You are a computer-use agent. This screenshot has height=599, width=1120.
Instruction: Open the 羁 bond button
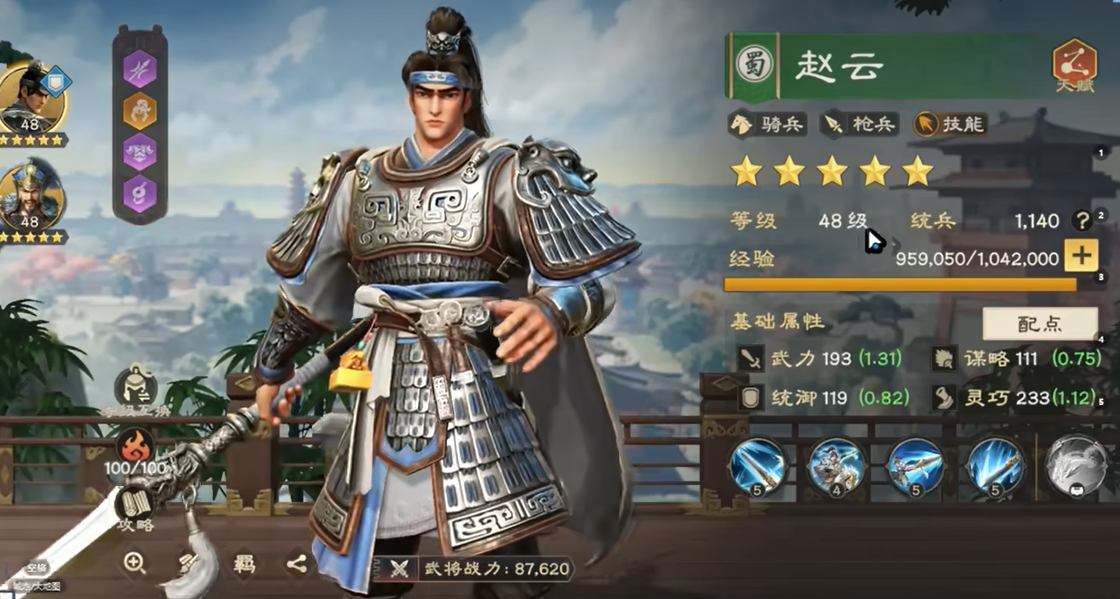click(x=244, y=564)
